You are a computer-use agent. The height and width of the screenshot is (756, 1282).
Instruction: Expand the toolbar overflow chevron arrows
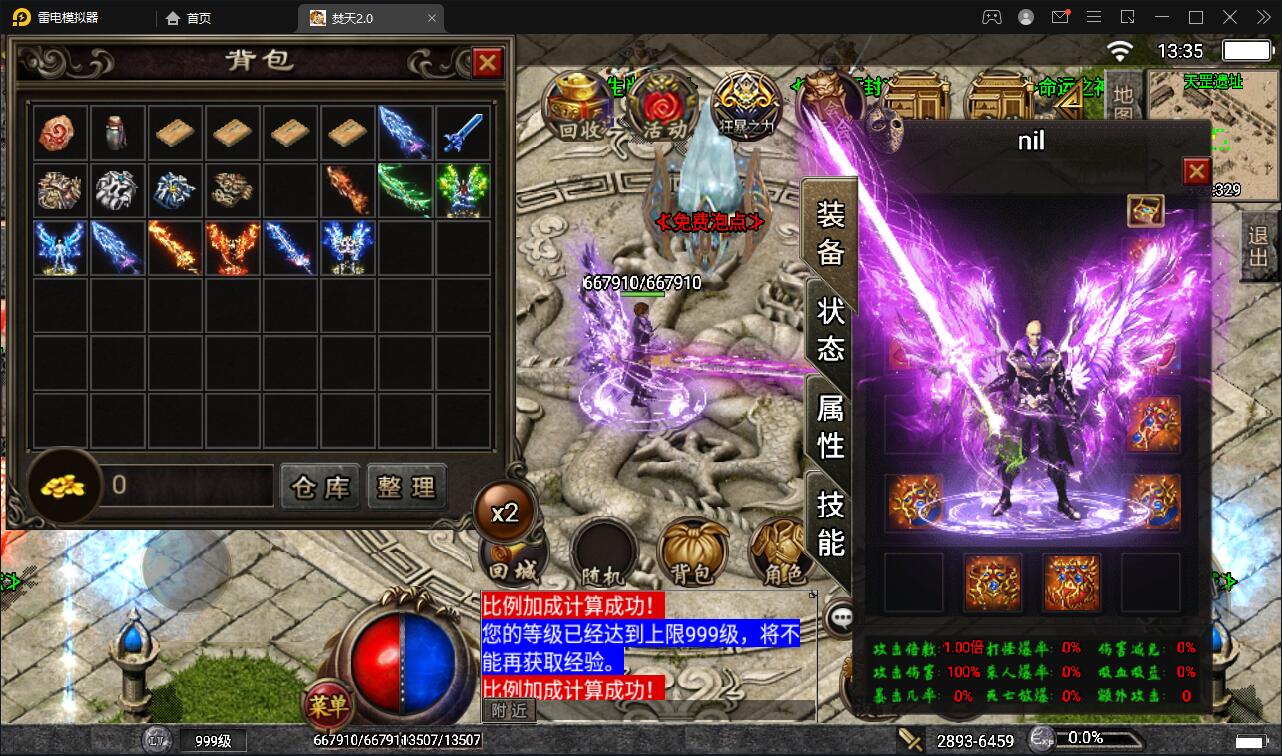(x=1262, y=17)
